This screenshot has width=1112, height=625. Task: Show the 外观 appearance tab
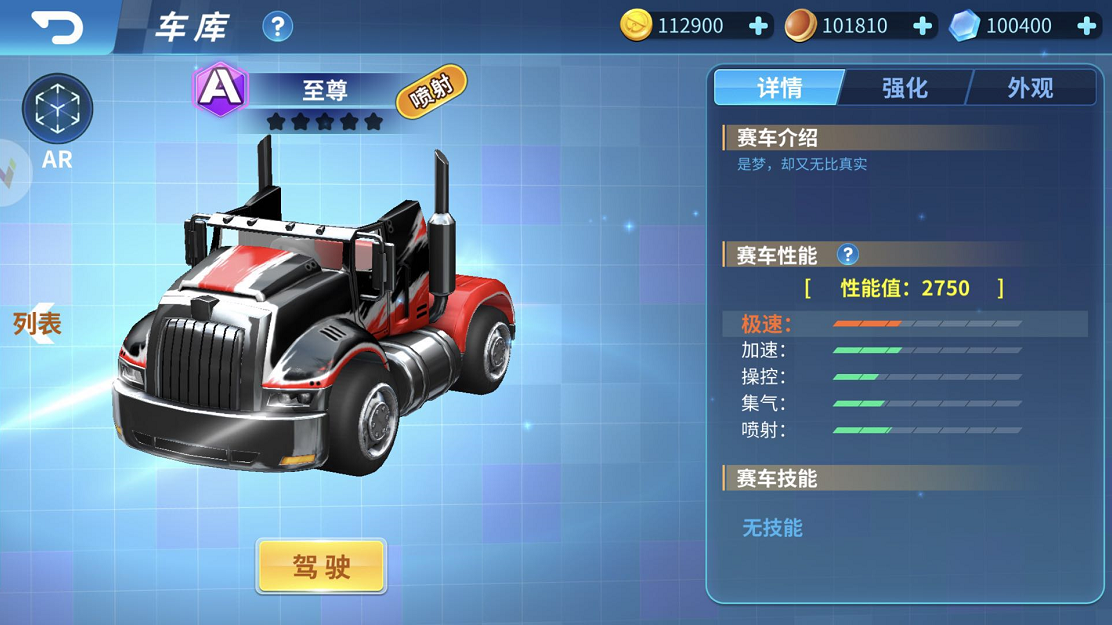pos(1030,88)
